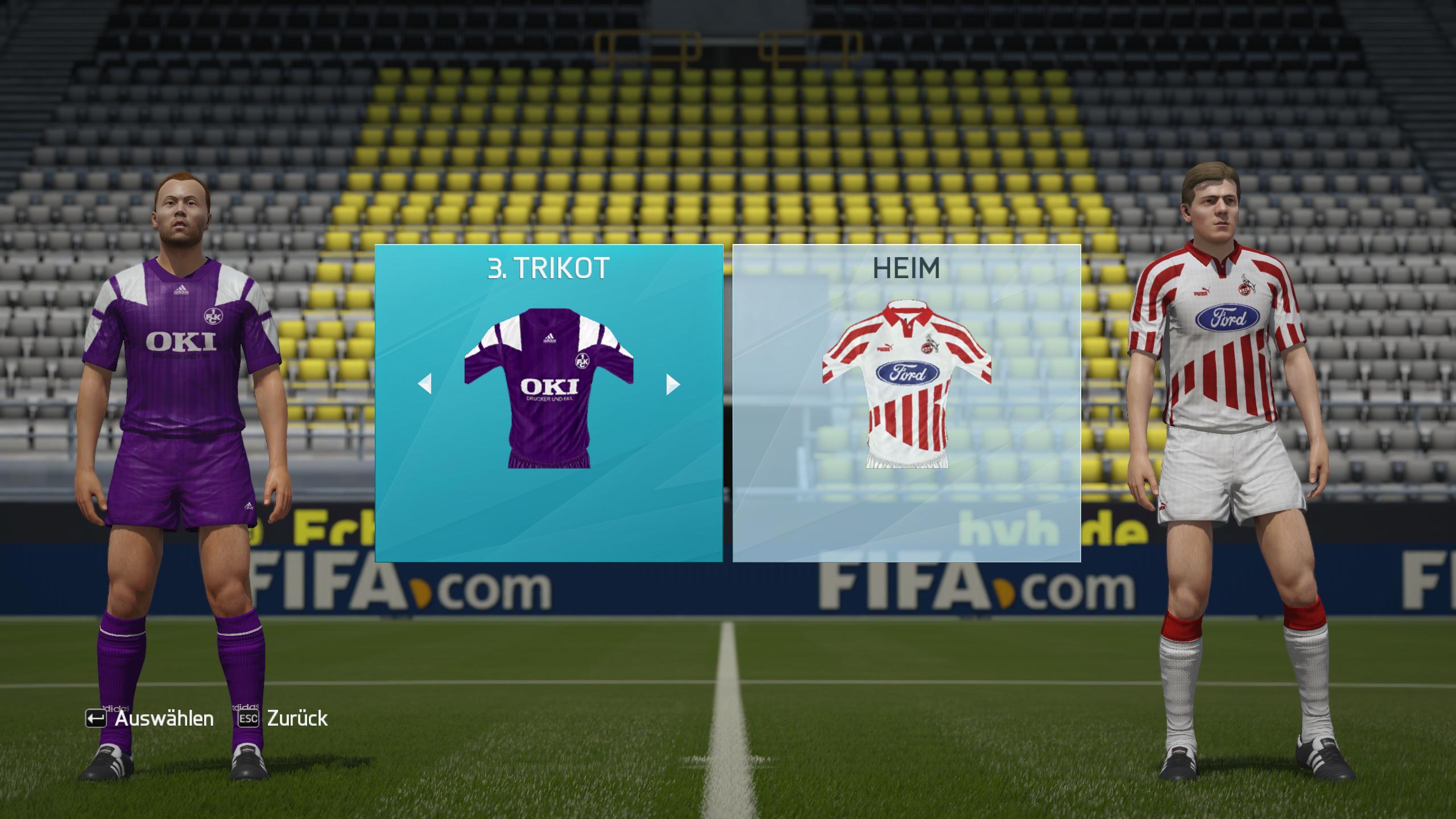Select the purple OKI third kit thumbnail

coord(549,388)
